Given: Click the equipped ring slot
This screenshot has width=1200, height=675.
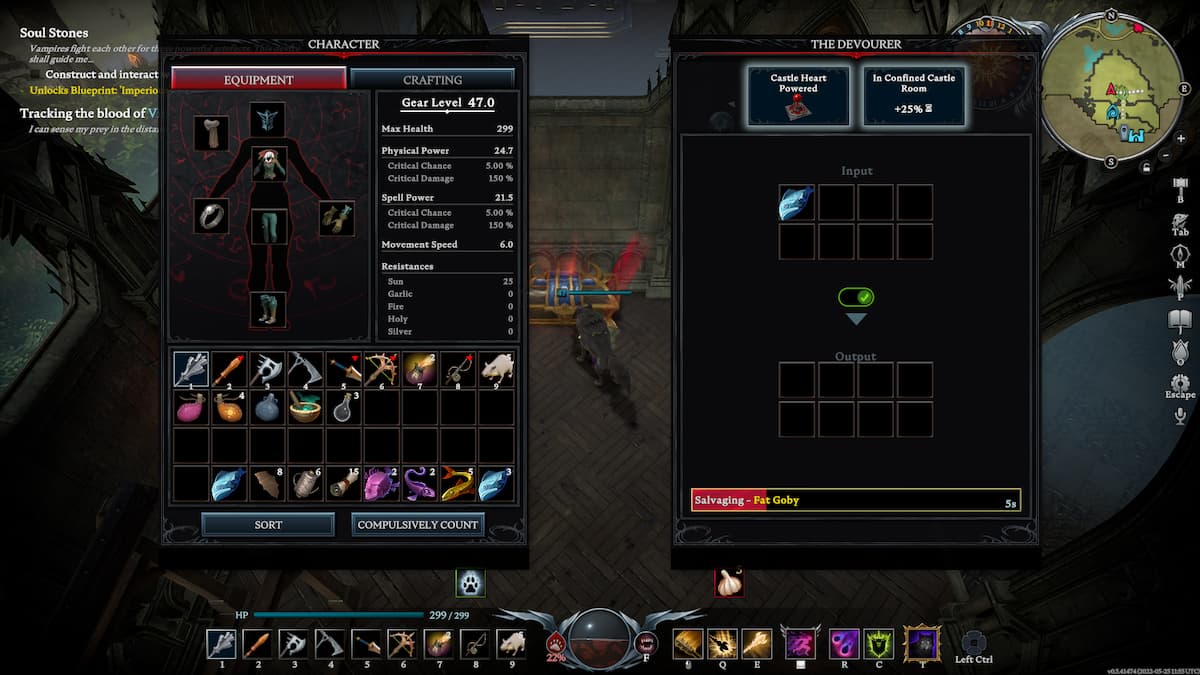Looking at the screenshot, I should 211,216.
